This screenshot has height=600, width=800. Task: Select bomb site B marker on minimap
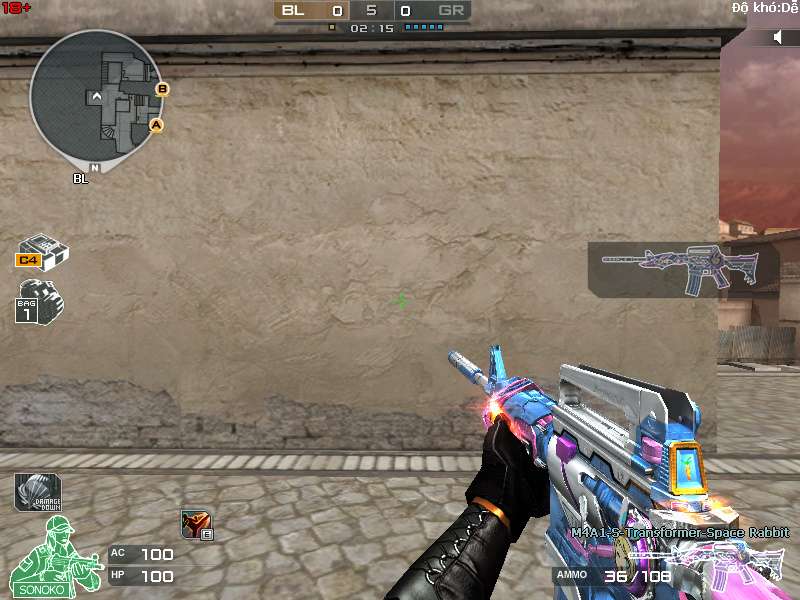click(x=162, y=89)
